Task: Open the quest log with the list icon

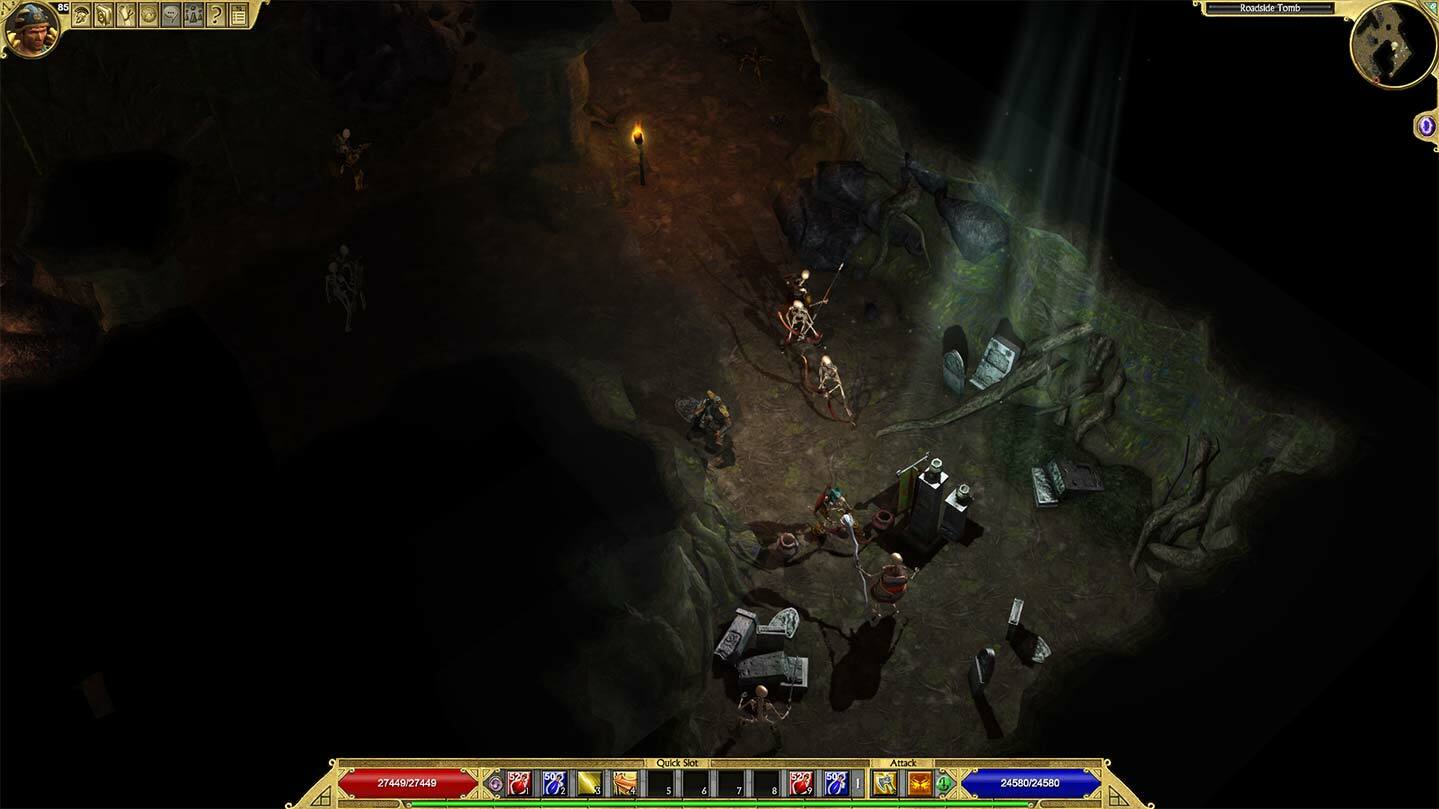Action: coord(239,15)
